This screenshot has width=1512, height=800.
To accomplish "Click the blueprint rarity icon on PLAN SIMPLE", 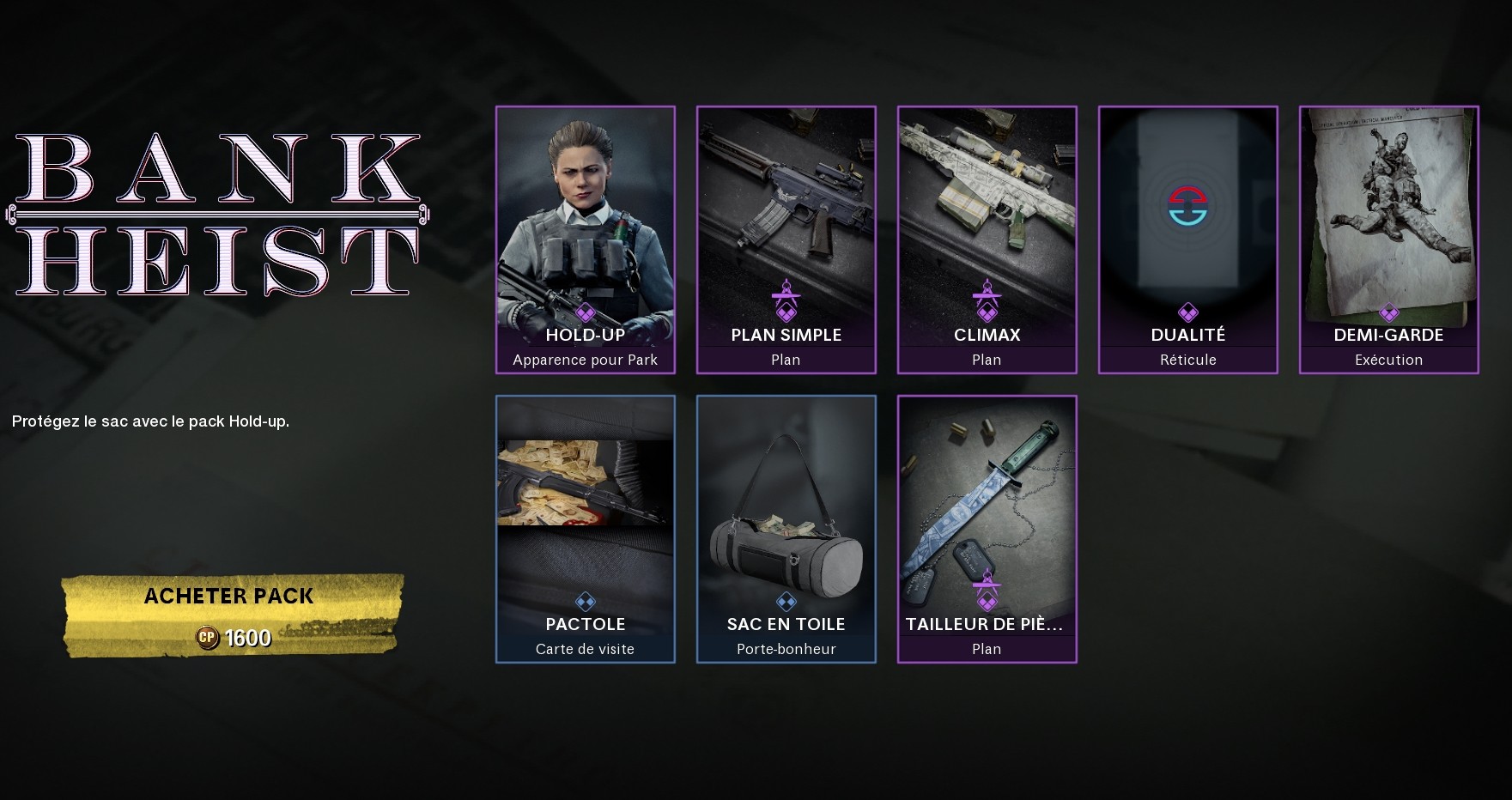I will 786,300.
